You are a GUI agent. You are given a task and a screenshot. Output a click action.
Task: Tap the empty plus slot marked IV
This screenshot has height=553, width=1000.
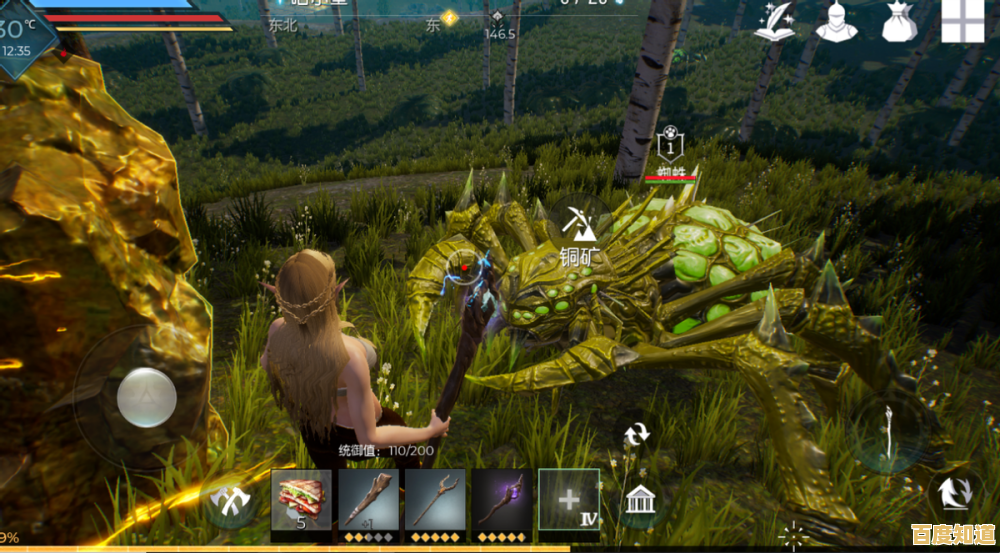[x=569, y=498]
